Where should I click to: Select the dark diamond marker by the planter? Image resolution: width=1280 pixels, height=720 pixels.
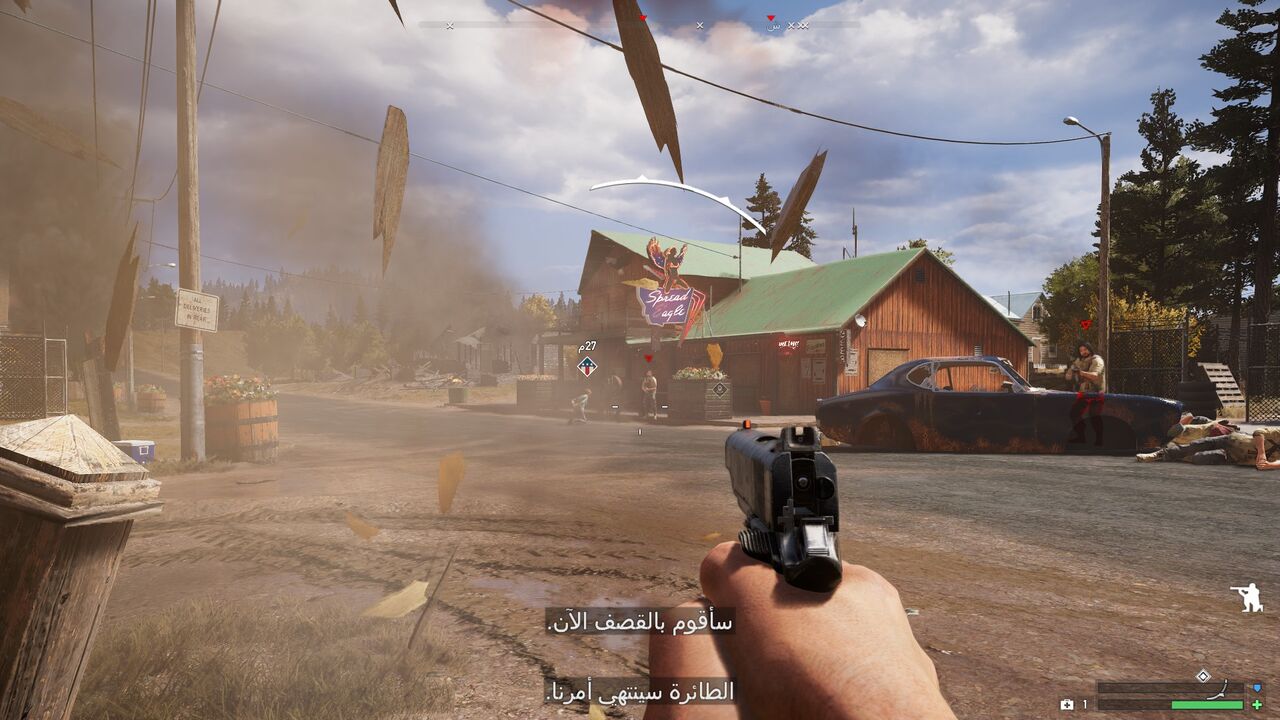(720, 389)
